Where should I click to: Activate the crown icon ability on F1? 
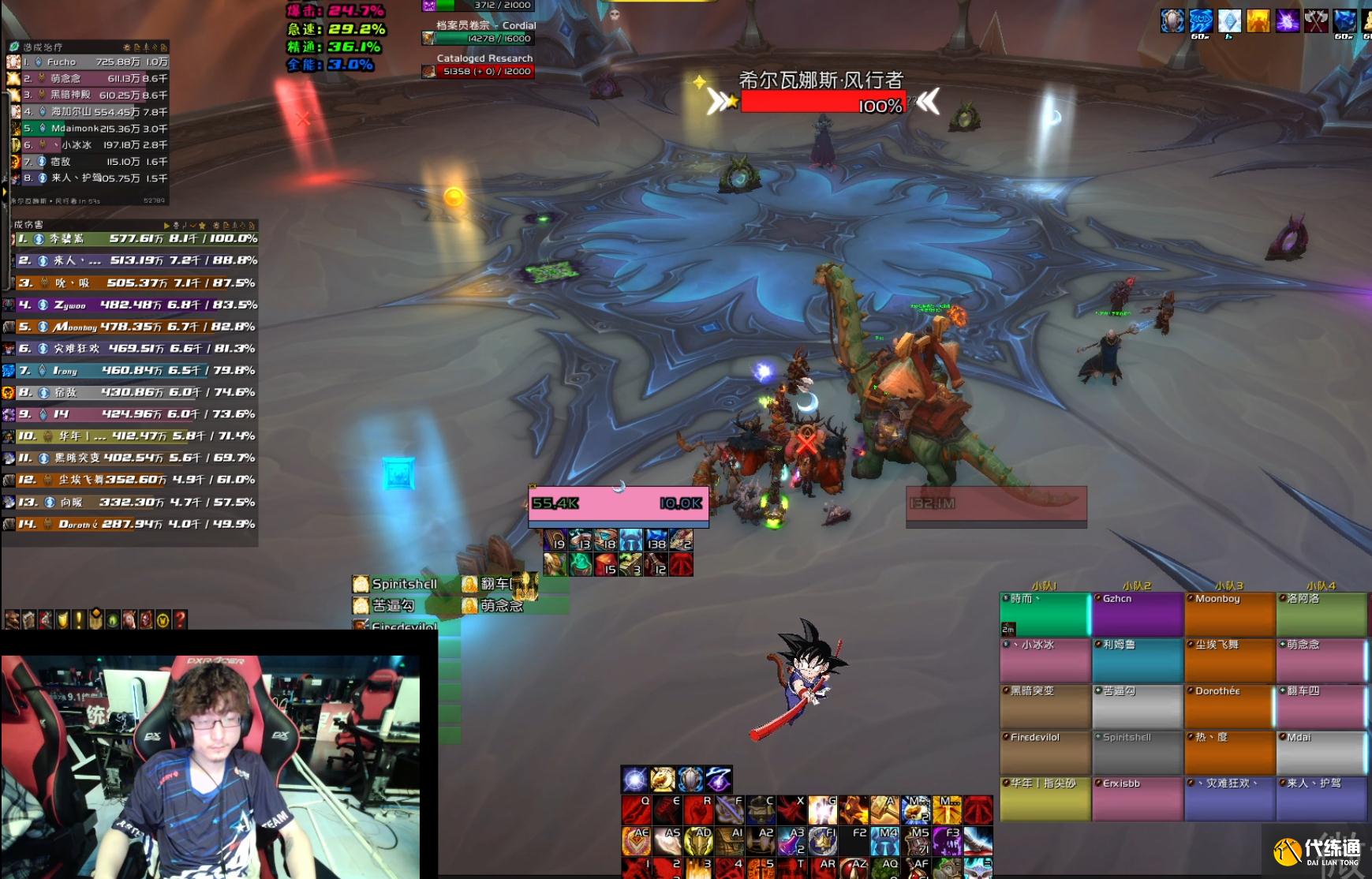tap(823, 841)
